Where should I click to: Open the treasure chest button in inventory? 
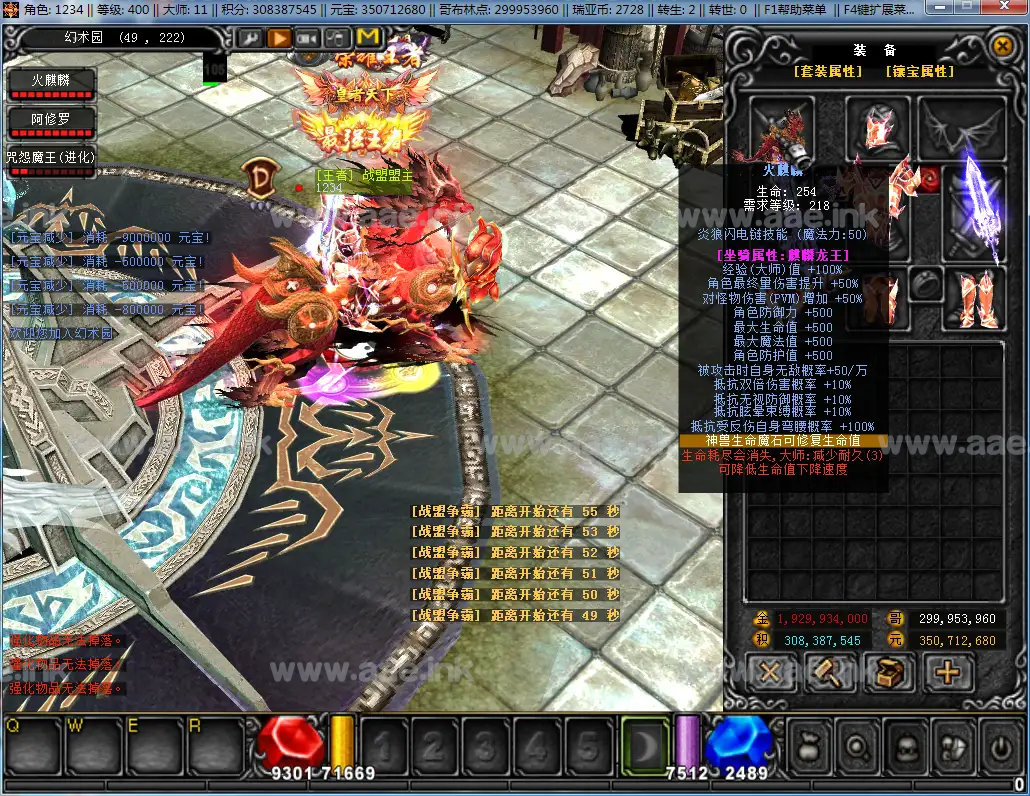(887, 671)
